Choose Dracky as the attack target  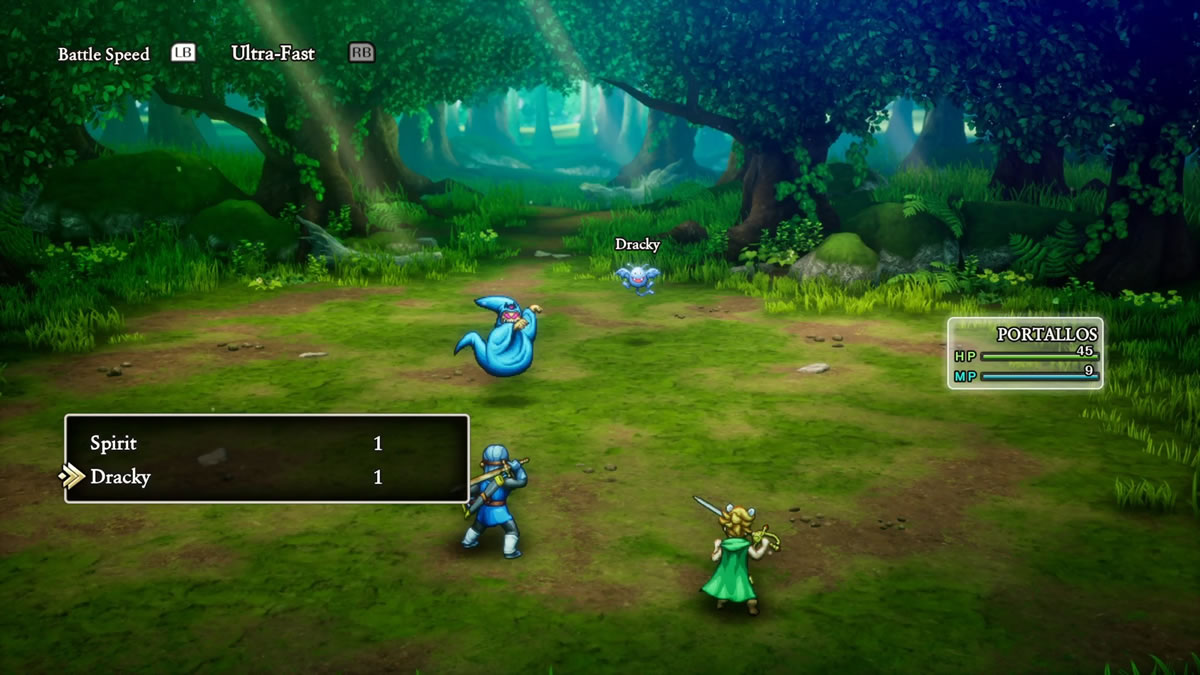tap(120, 477)
